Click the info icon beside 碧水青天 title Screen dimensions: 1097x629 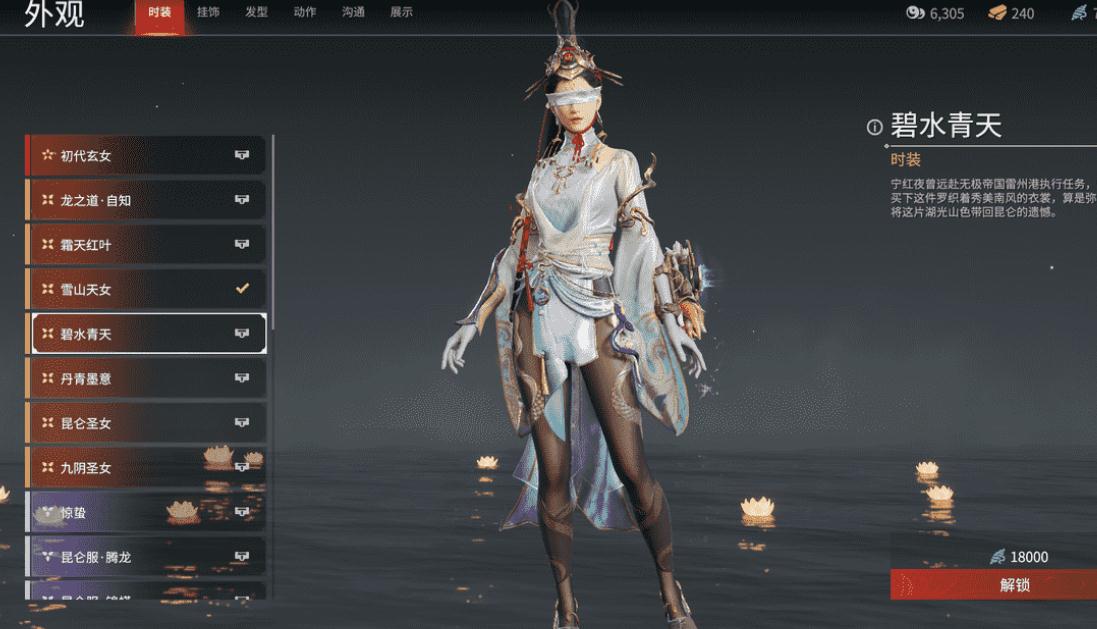[x=875, y=127]
